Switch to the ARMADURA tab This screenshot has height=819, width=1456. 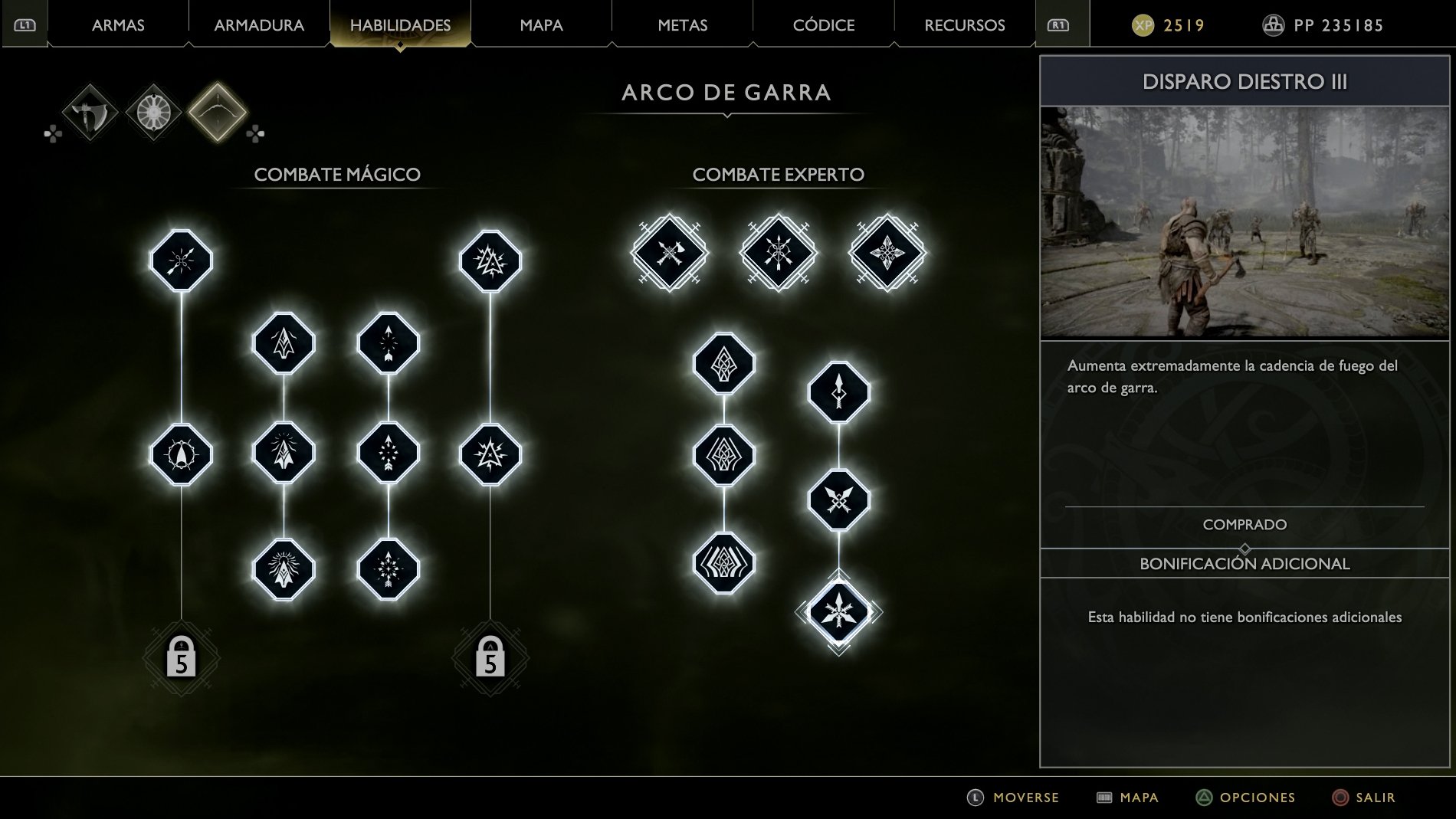[x=257, y=25]
